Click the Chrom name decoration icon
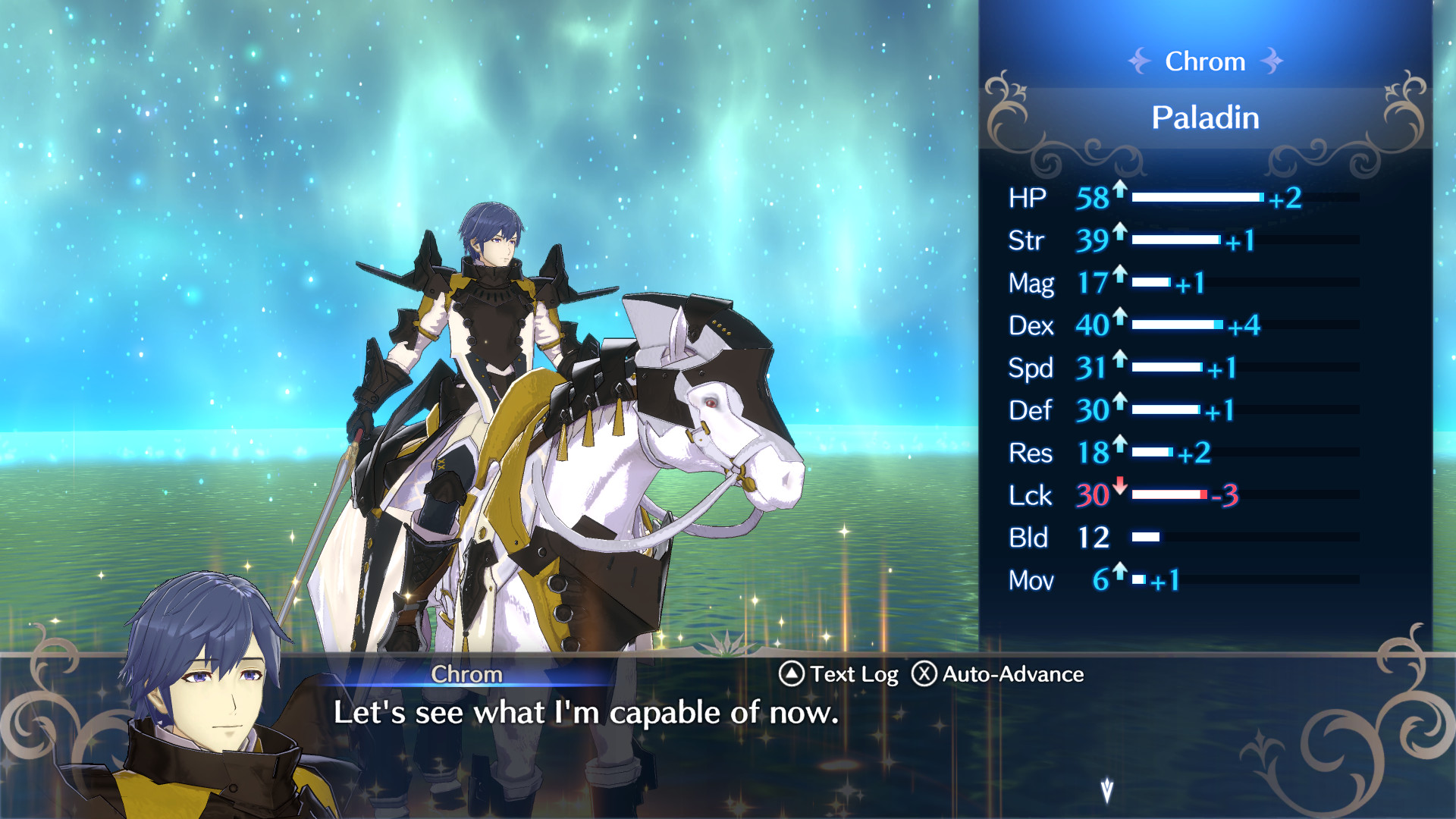Screen dimensions: 1456x819 (1140, 61)
